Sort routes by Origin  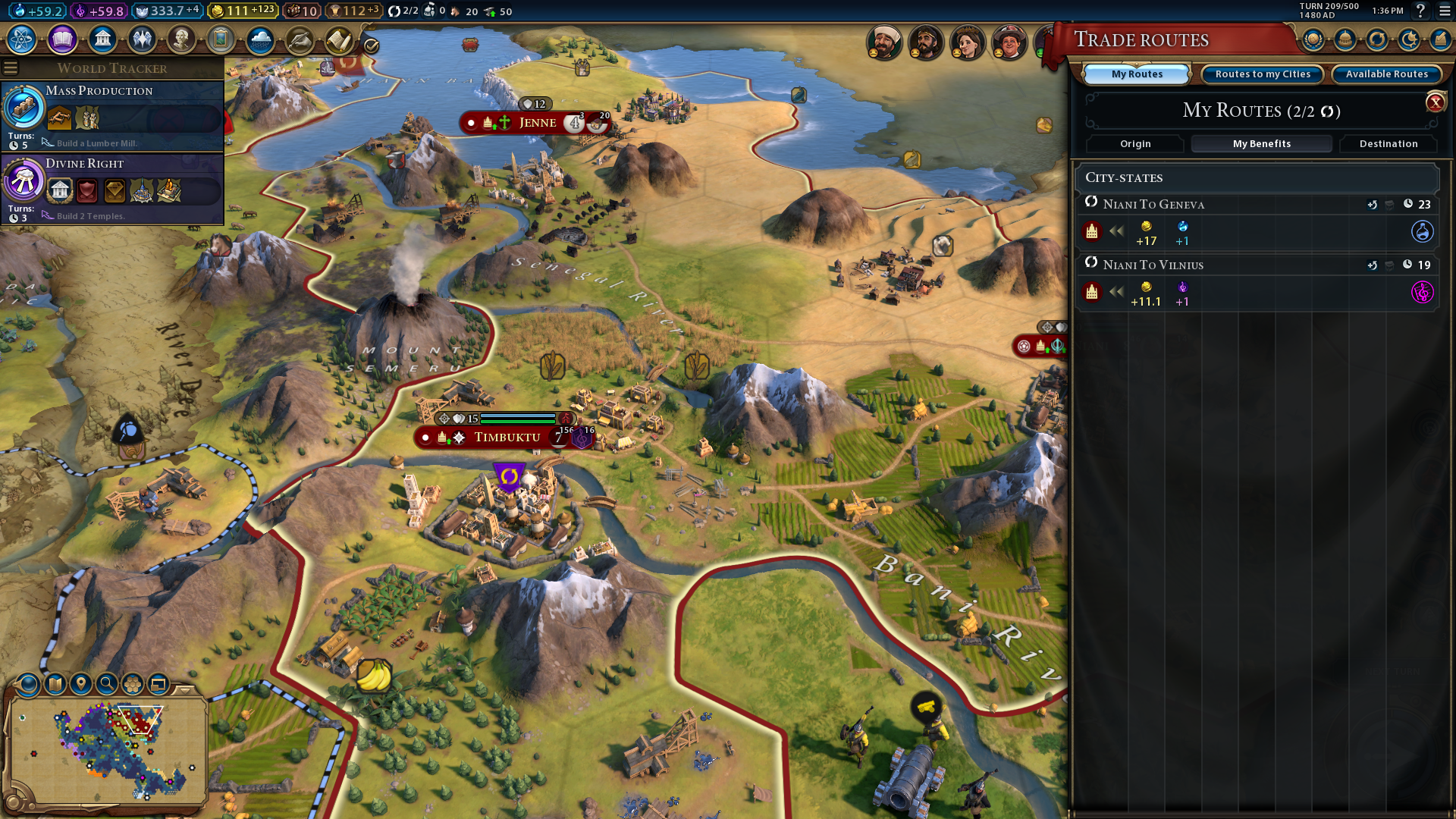coord(1135,144)
